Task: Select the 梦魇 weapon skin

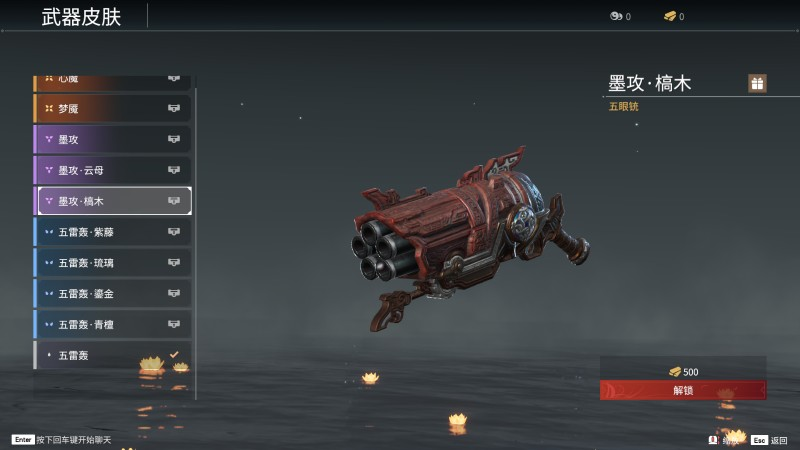Action: (x=112, y=108)
